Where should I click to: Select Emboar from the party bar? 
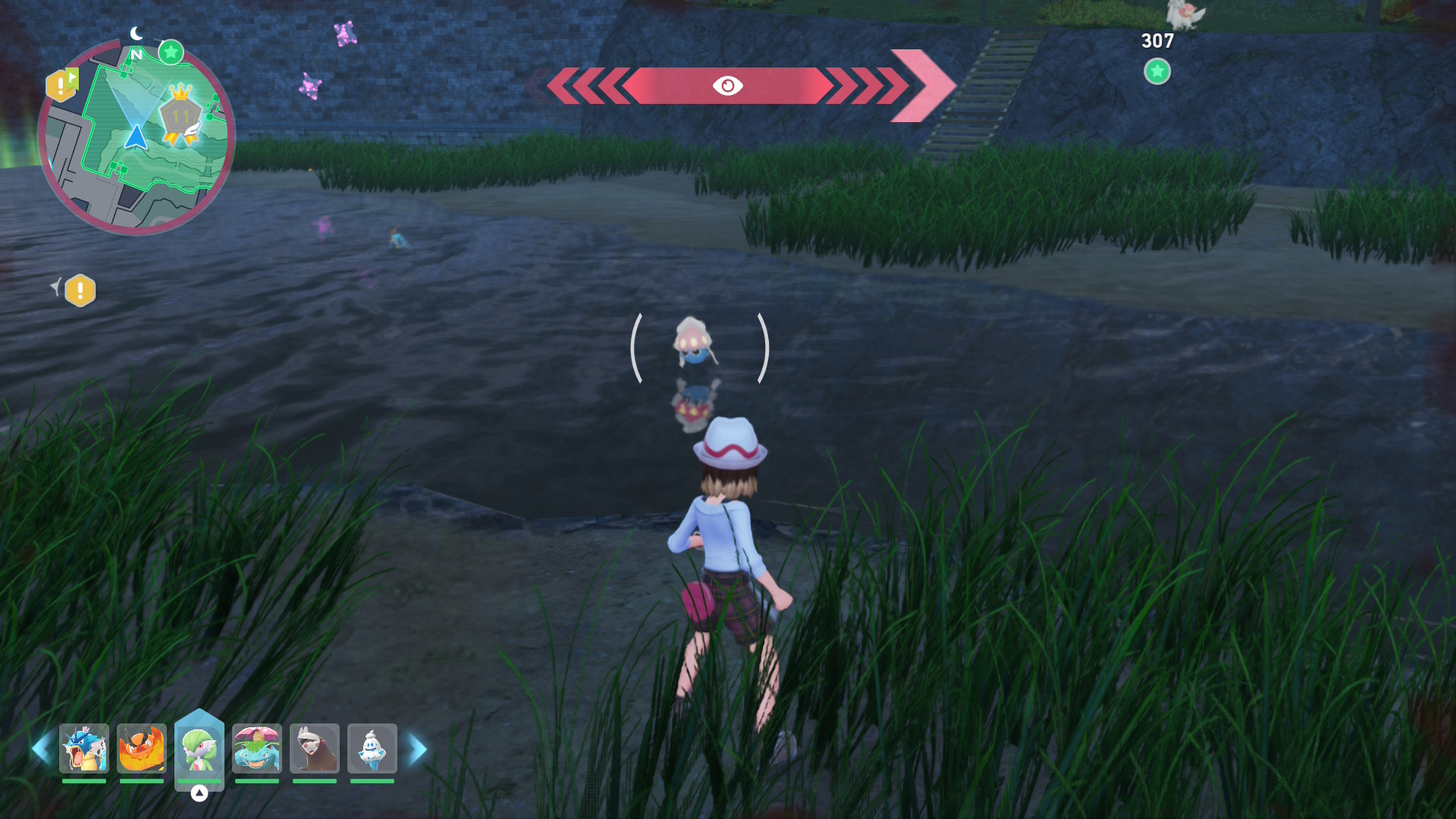[x=142, y=748]
